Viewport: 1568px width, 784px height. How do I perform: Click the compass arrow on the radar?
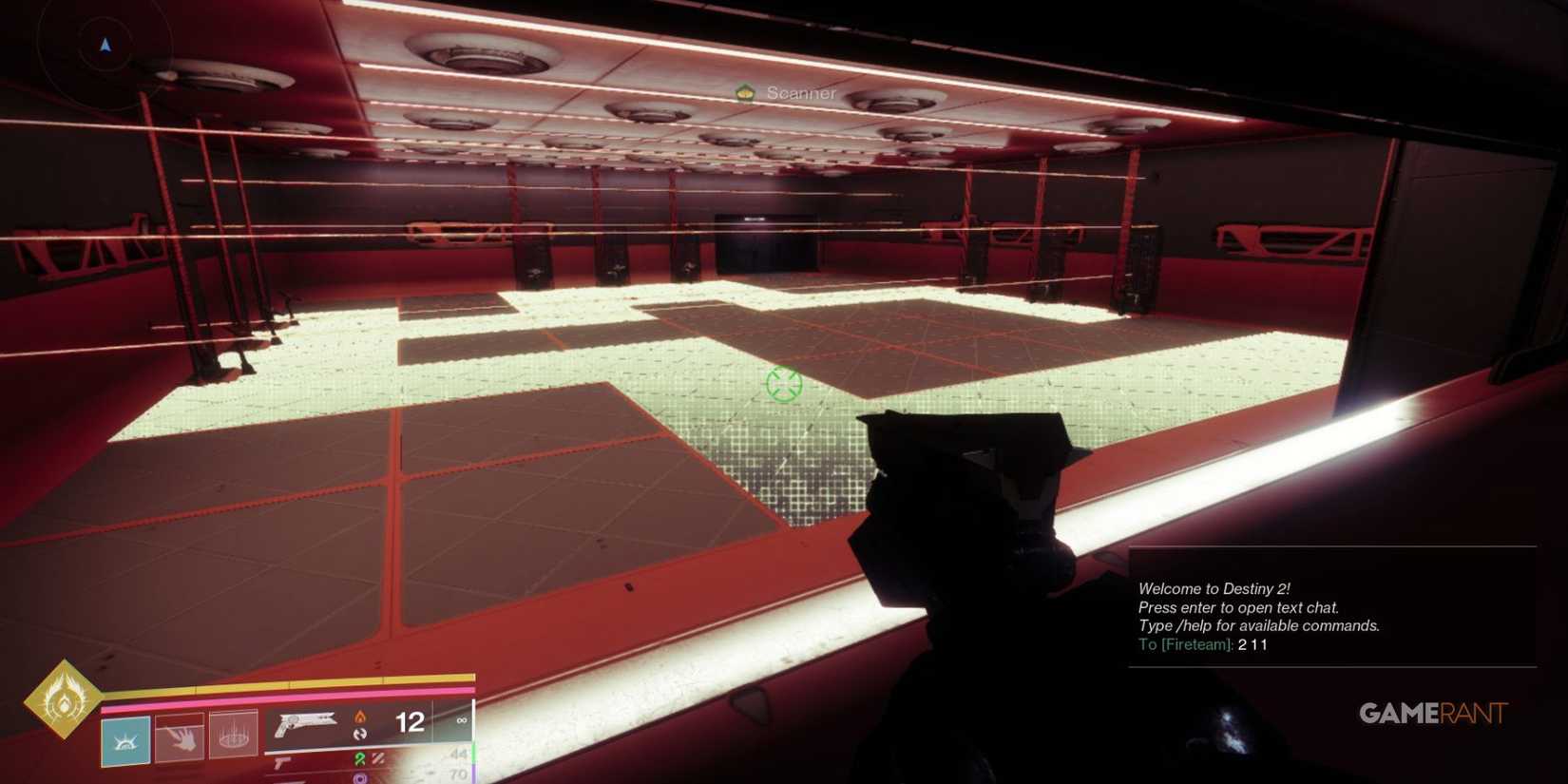[x=105, y=44]
